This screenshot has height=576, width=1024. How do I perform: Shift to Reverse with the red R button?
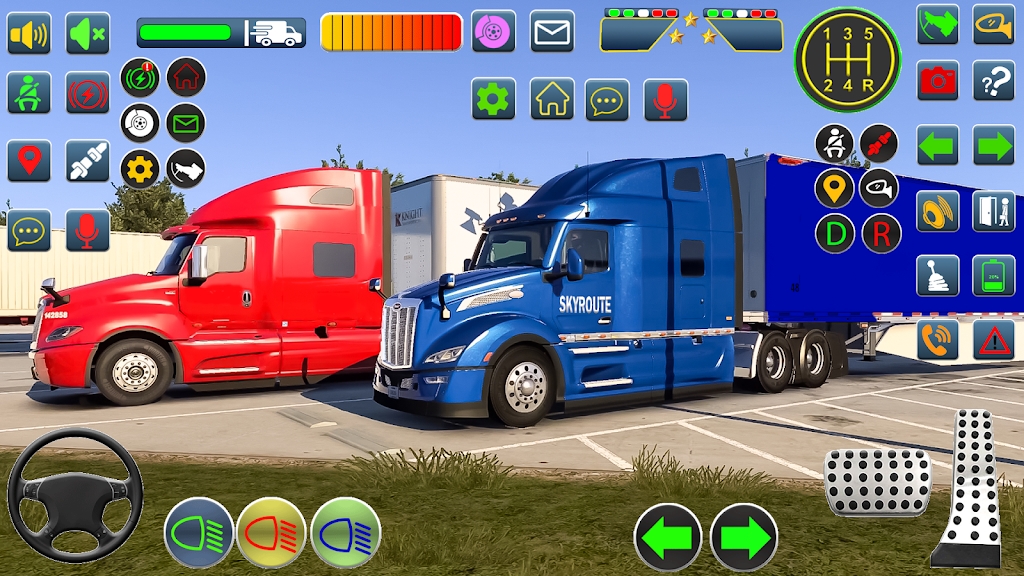coord(881,233)
